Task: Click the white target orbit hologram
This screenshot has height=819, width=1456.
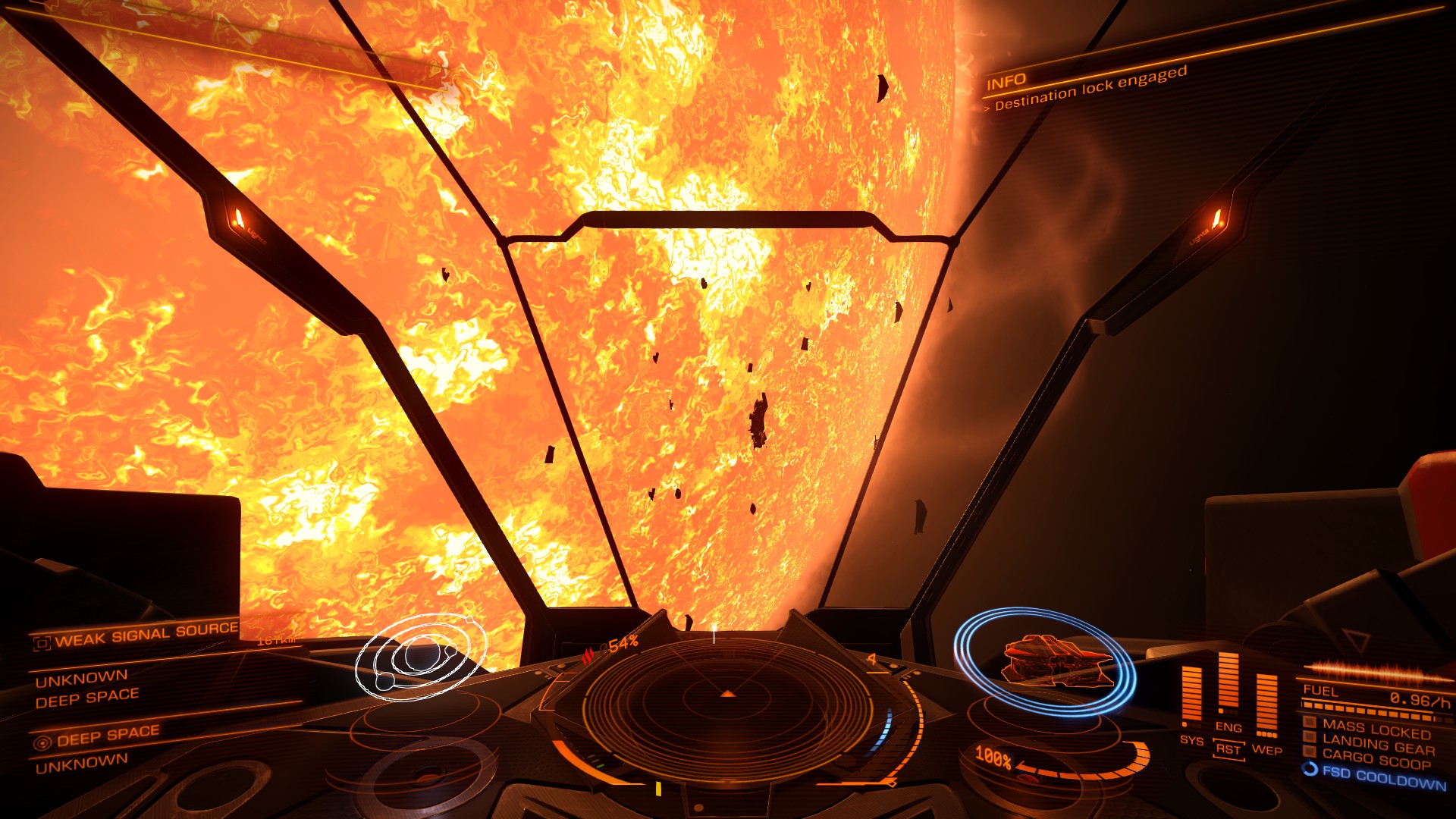Action: [419, 656]
